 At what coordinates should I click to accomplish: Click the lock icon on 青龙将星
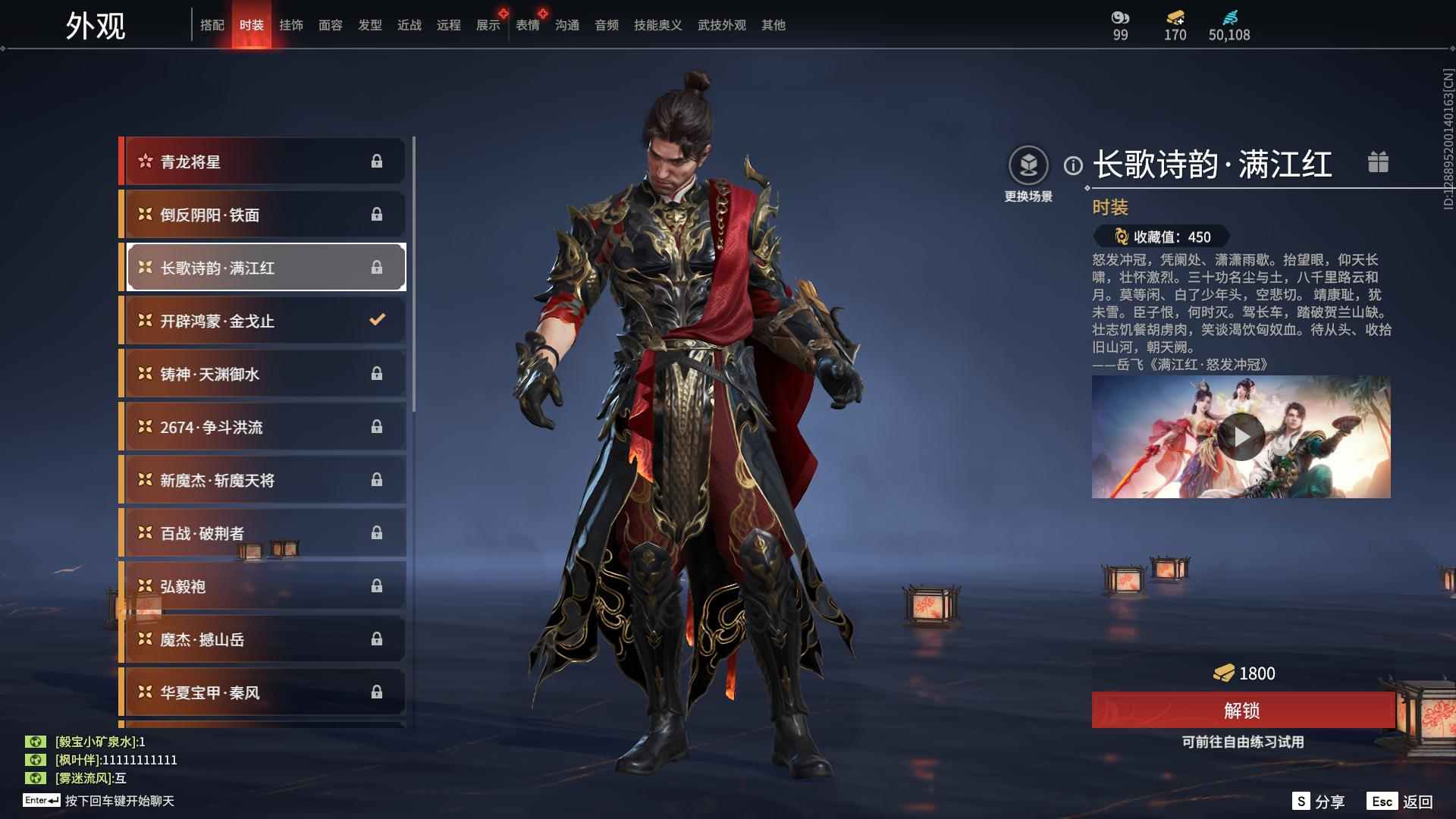[377, 161]
